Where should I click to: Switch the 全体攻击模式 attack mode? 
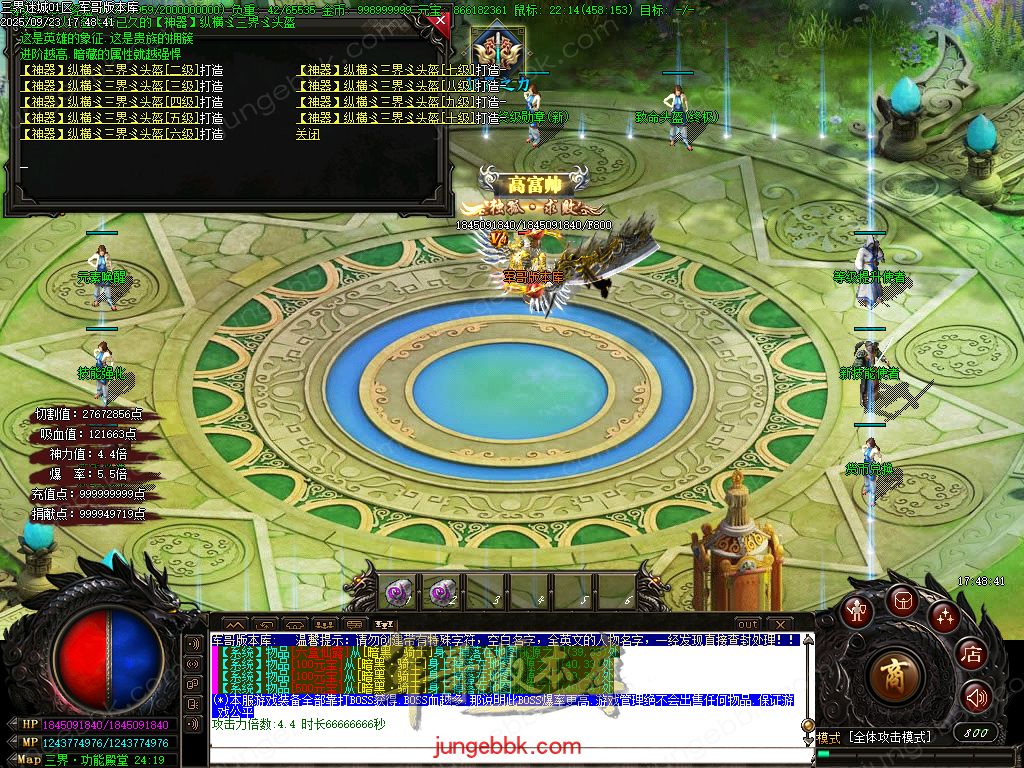[x=890, y=737]
